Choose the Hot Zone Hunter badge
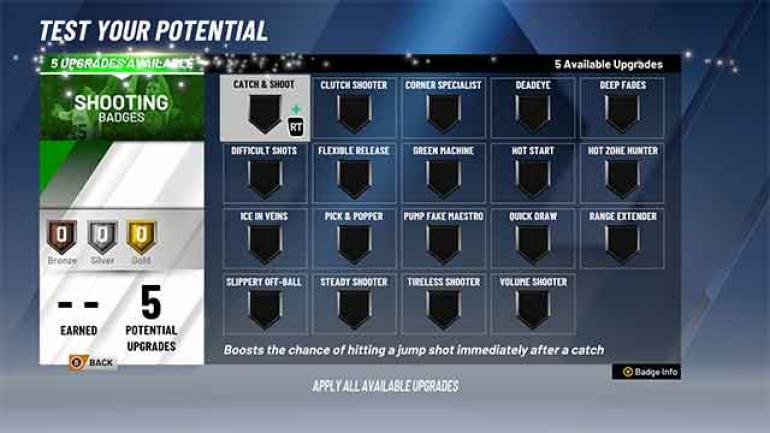Image resolution: width=770 pixels, height=433 pixels. point(622,174)
